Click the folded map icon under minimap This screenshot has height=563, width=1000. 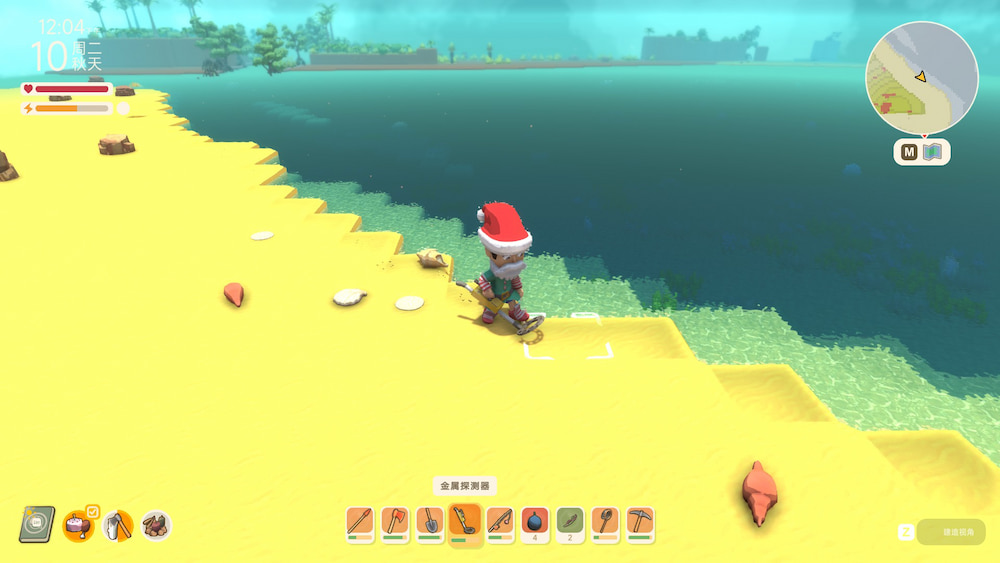933,152
